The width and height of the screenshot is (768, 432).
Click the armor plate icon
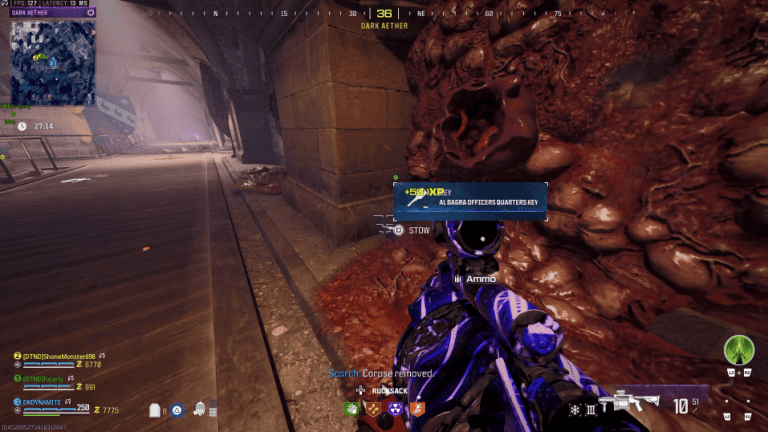pyautogui.click(x=155, y=410)
